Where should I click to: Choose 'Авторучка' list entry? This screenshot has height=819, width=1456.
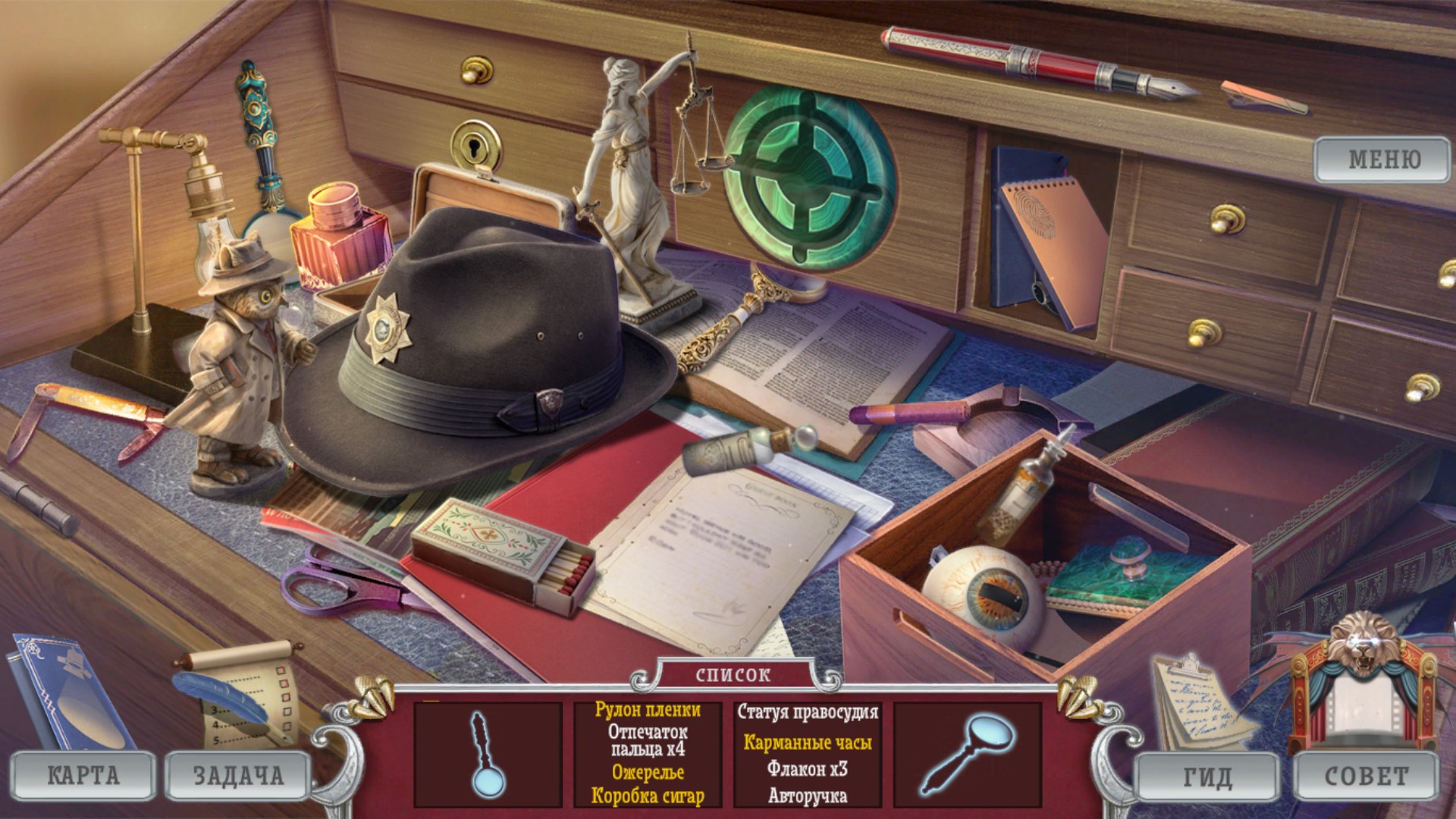coord(808,795)
